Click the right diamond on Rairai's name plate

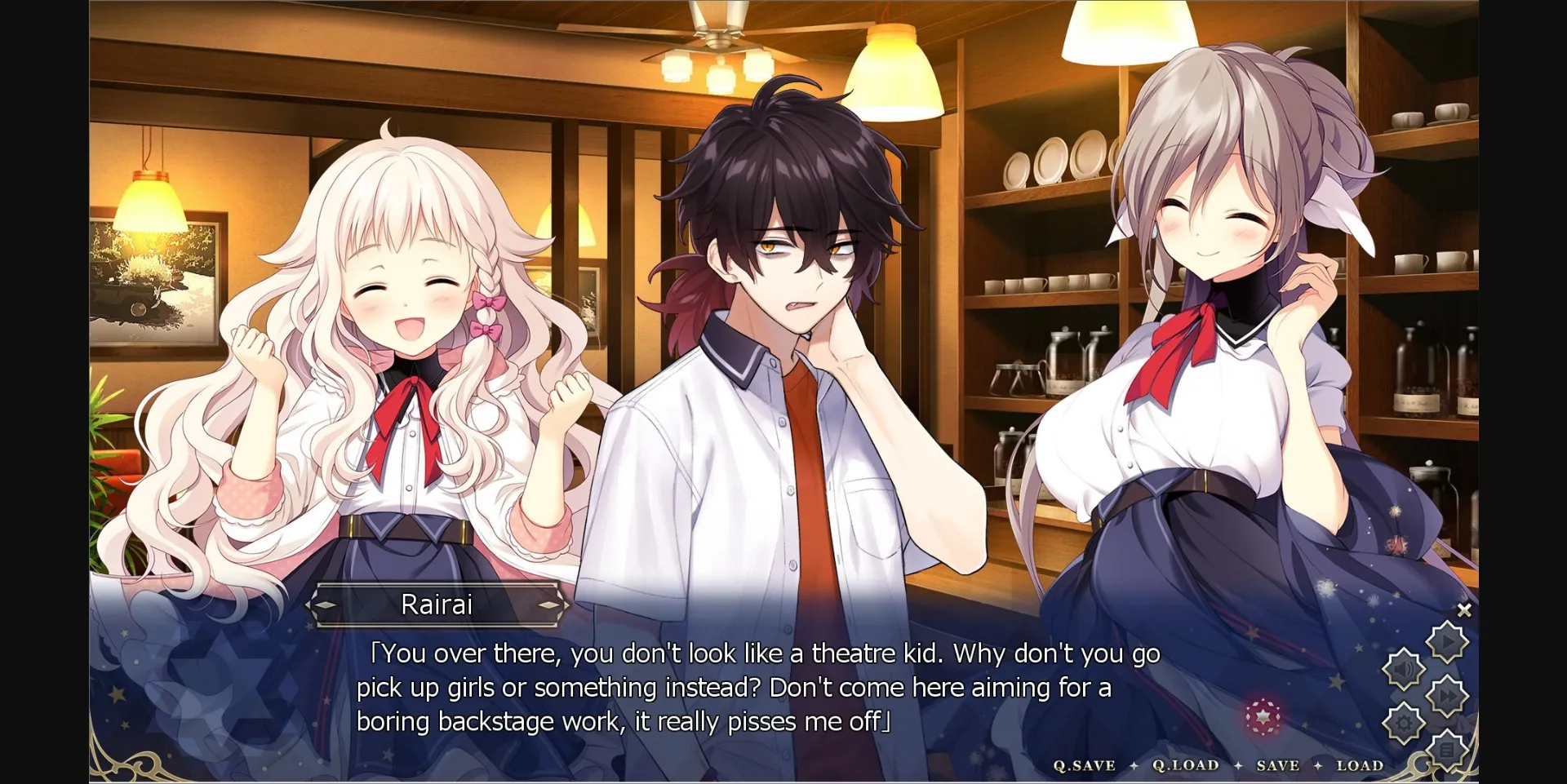pos(548,605)
